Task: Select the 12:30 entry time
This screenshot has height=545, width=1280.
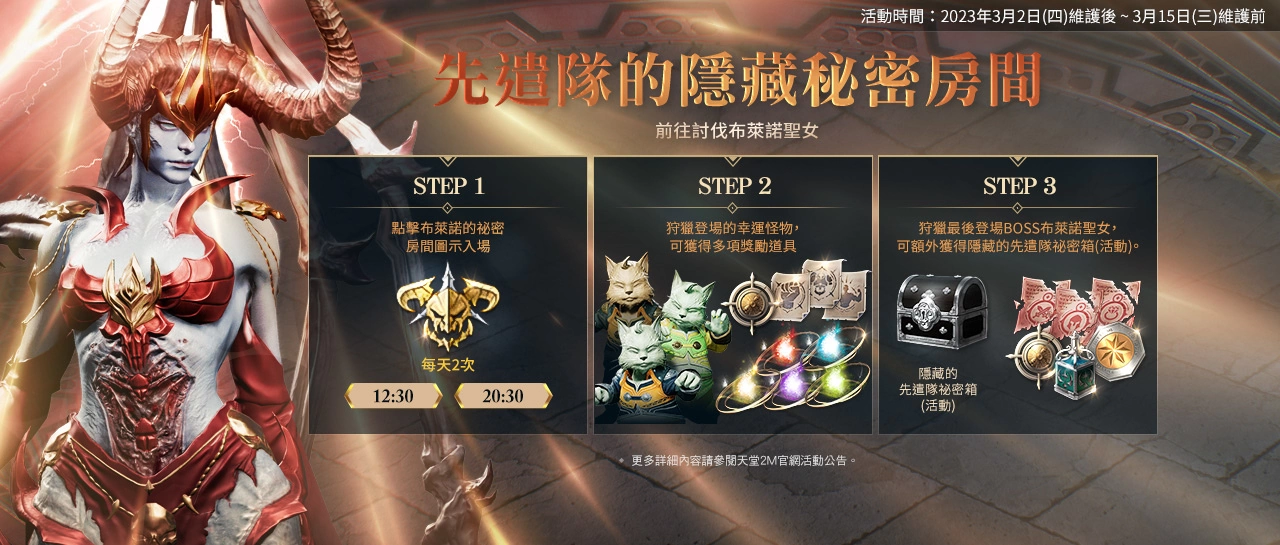Action: (x=393, y=396)
